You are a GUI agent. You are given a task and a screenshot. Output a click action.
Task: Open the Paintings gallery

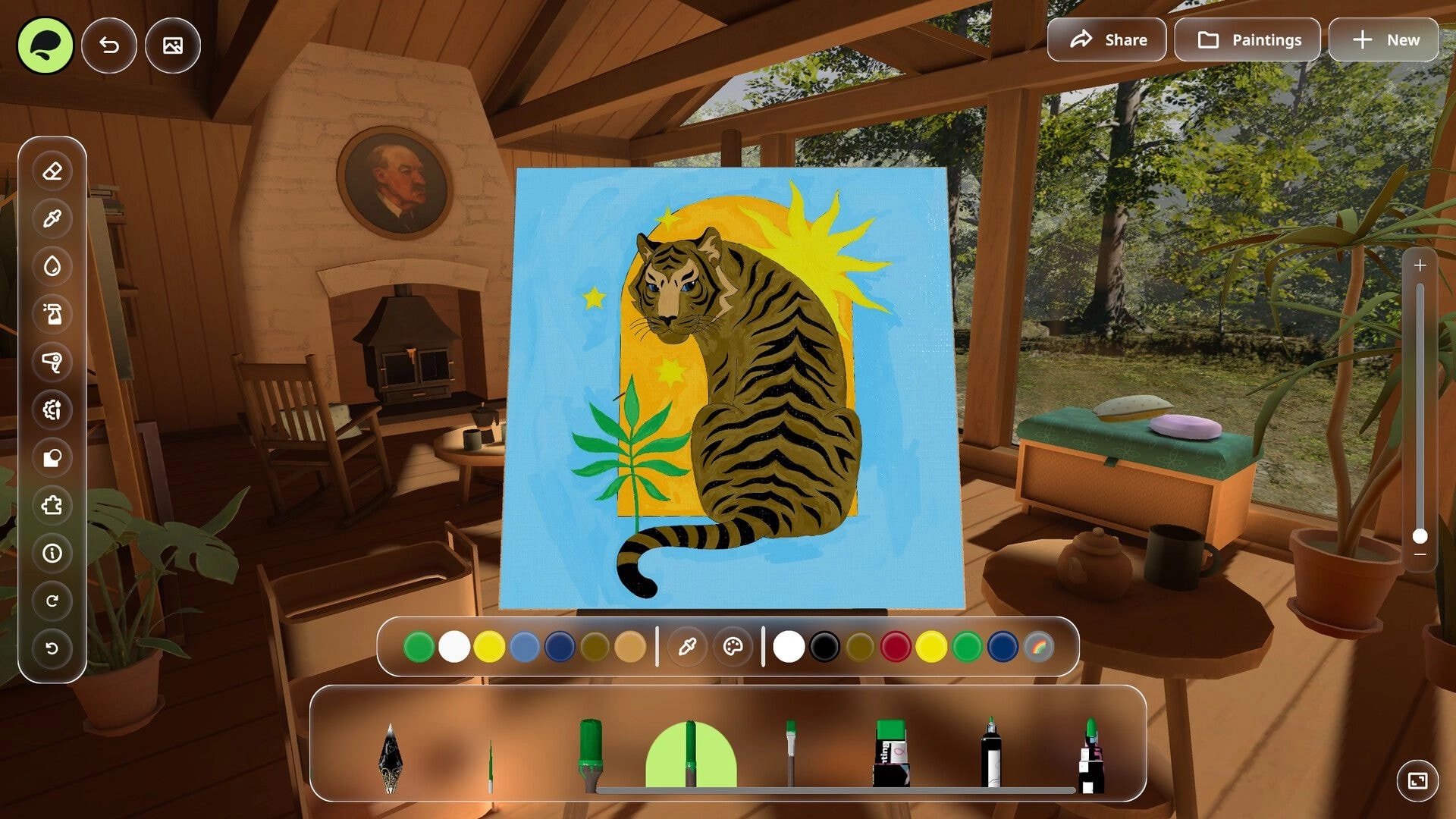pyautogui.click(x=1247, y=39)
